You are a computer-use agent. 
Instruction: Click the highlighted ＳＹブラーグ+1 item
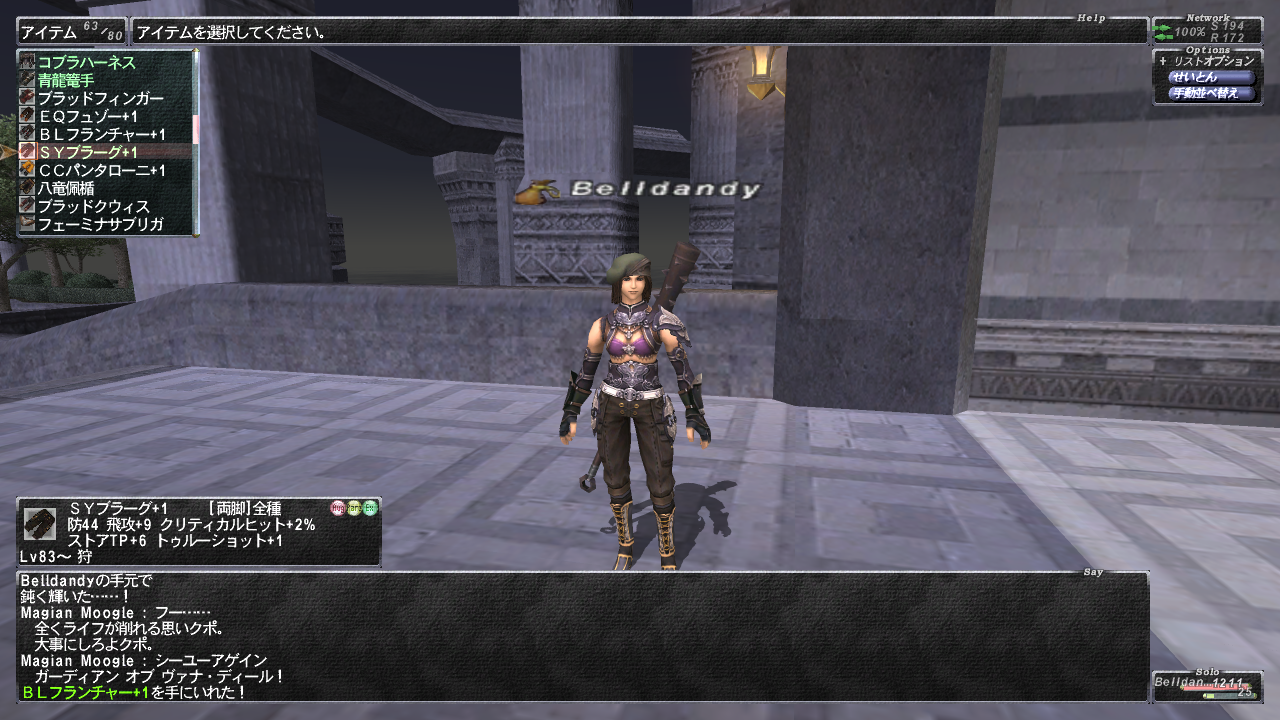[88, 152]
